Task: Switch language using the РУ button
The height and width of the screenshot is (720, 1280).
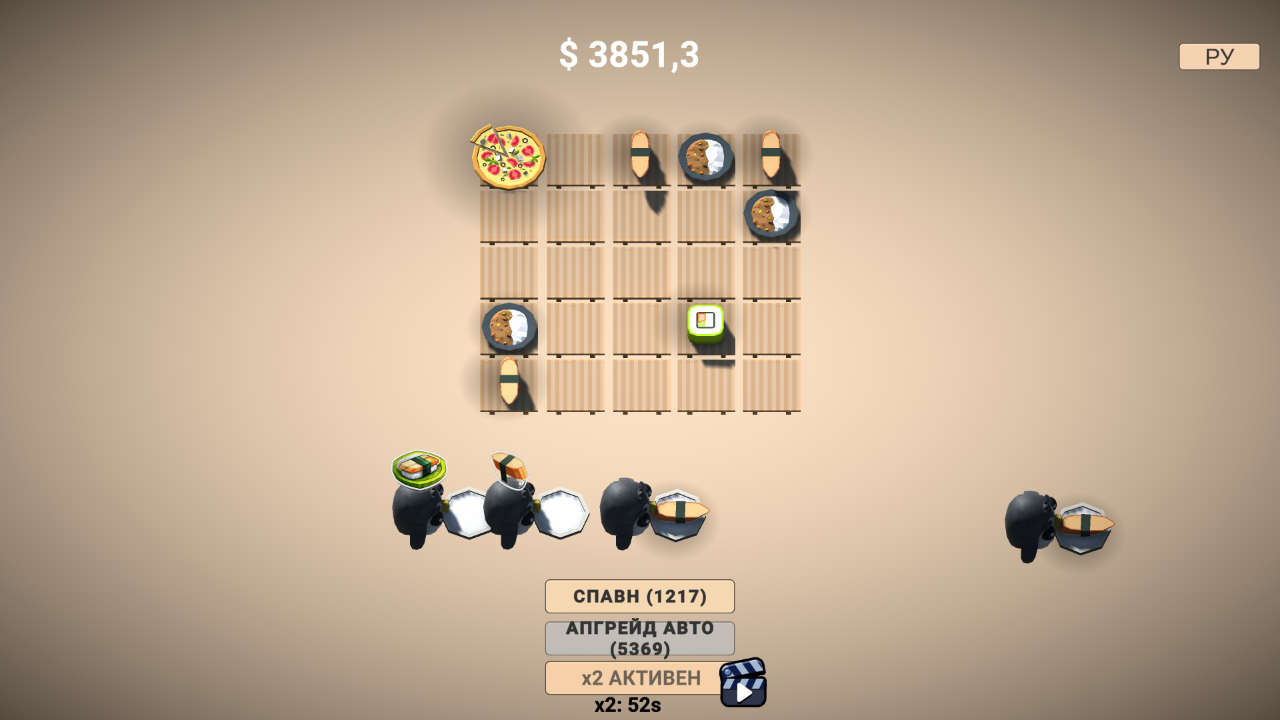Action: tap(1217, 56)
